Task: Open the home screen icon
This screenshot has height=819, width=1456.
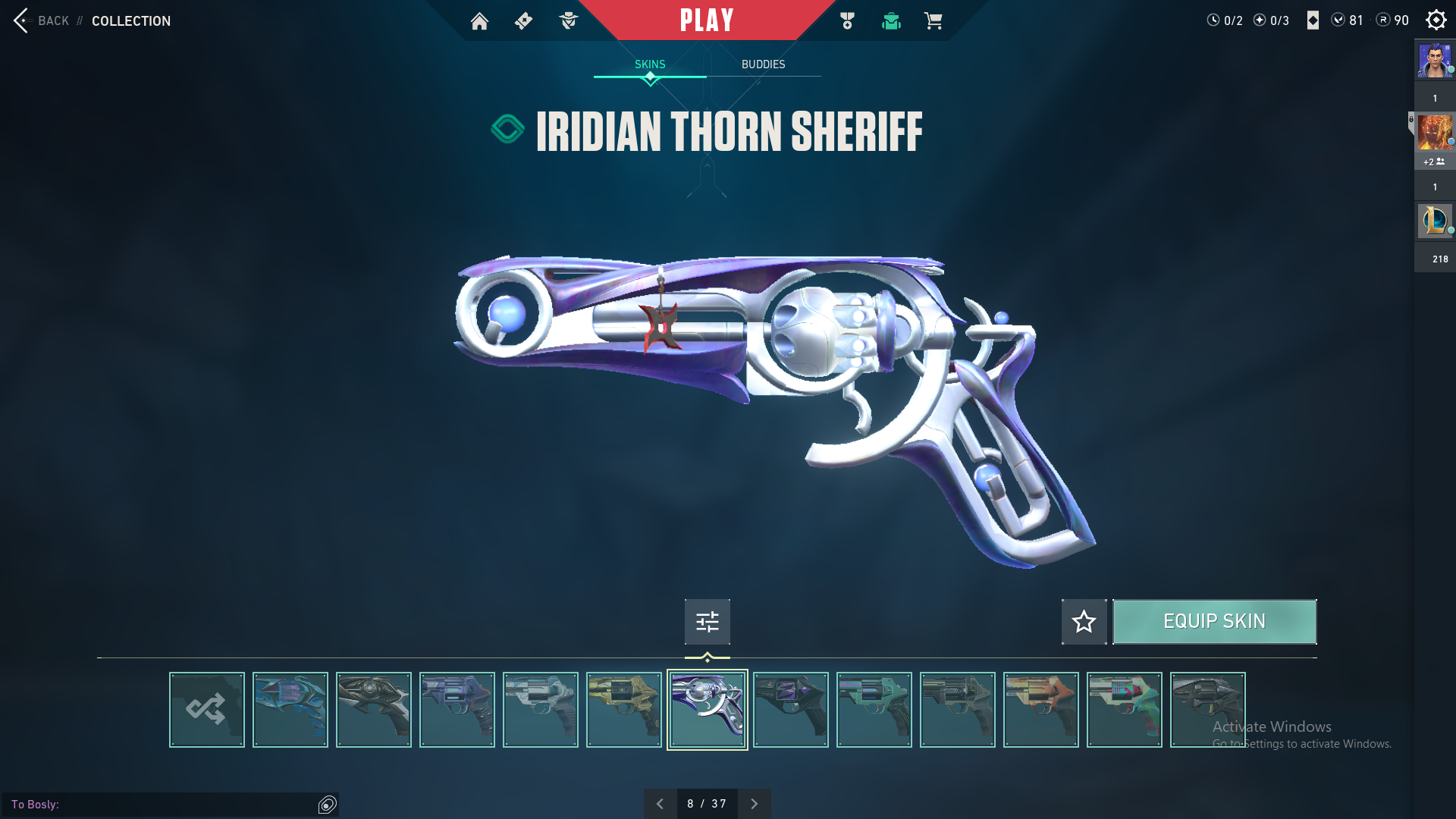Action: pos(479,21)
